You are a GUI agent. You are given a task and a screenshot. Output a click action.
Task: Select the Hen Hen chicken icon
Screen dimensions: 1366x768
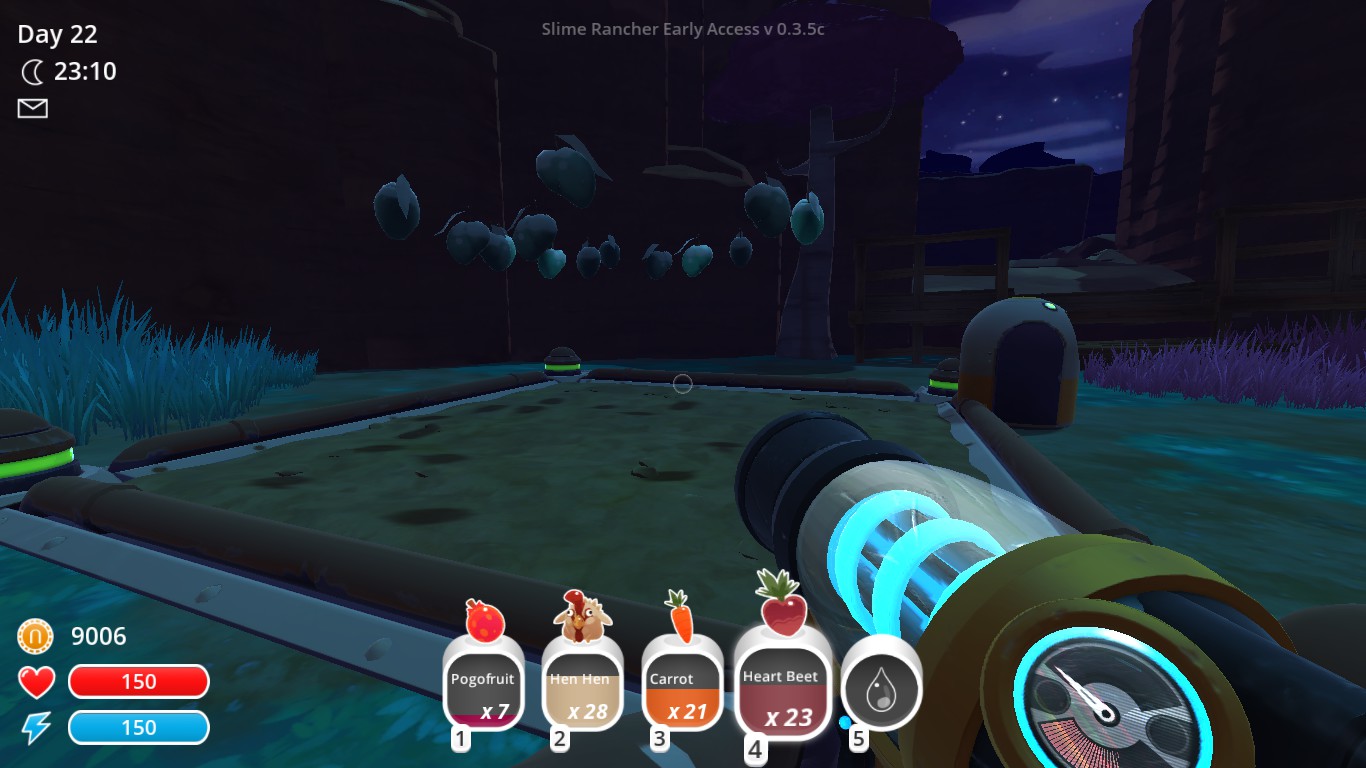(x=583, y=621)
